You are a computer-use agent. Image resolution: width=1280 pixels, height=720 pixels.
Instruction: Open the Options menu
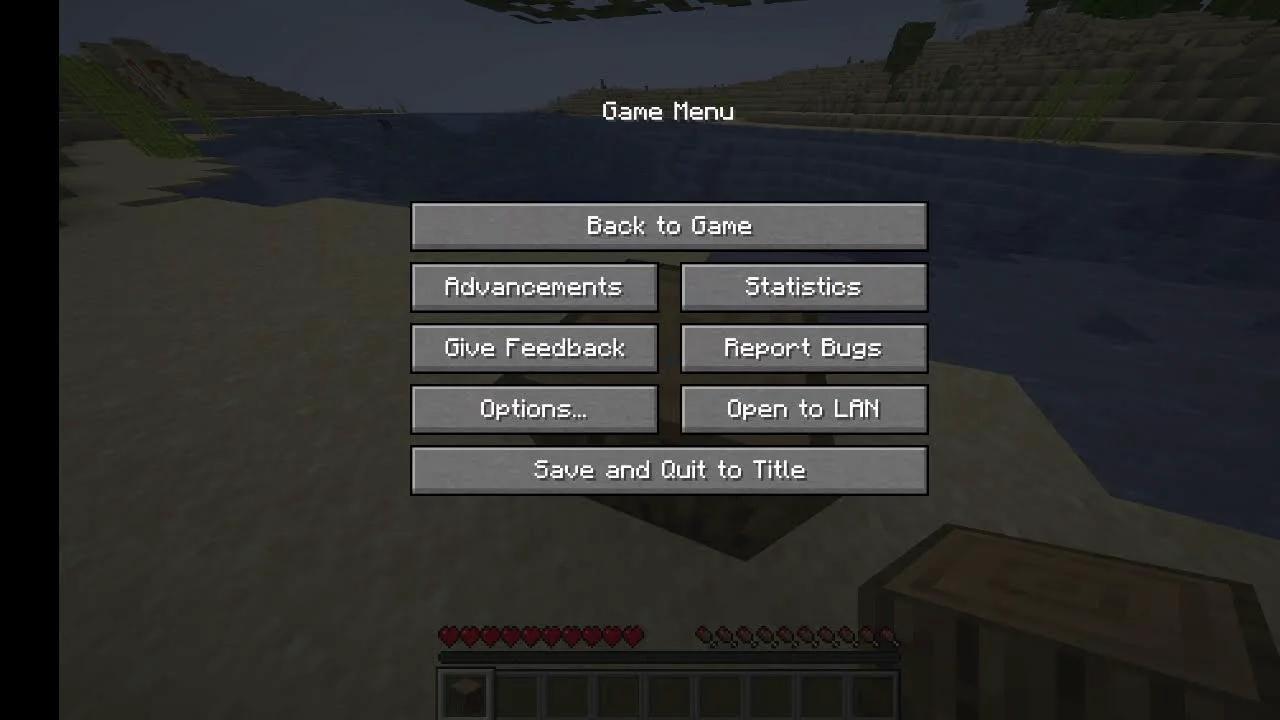(x=533, y=409)
